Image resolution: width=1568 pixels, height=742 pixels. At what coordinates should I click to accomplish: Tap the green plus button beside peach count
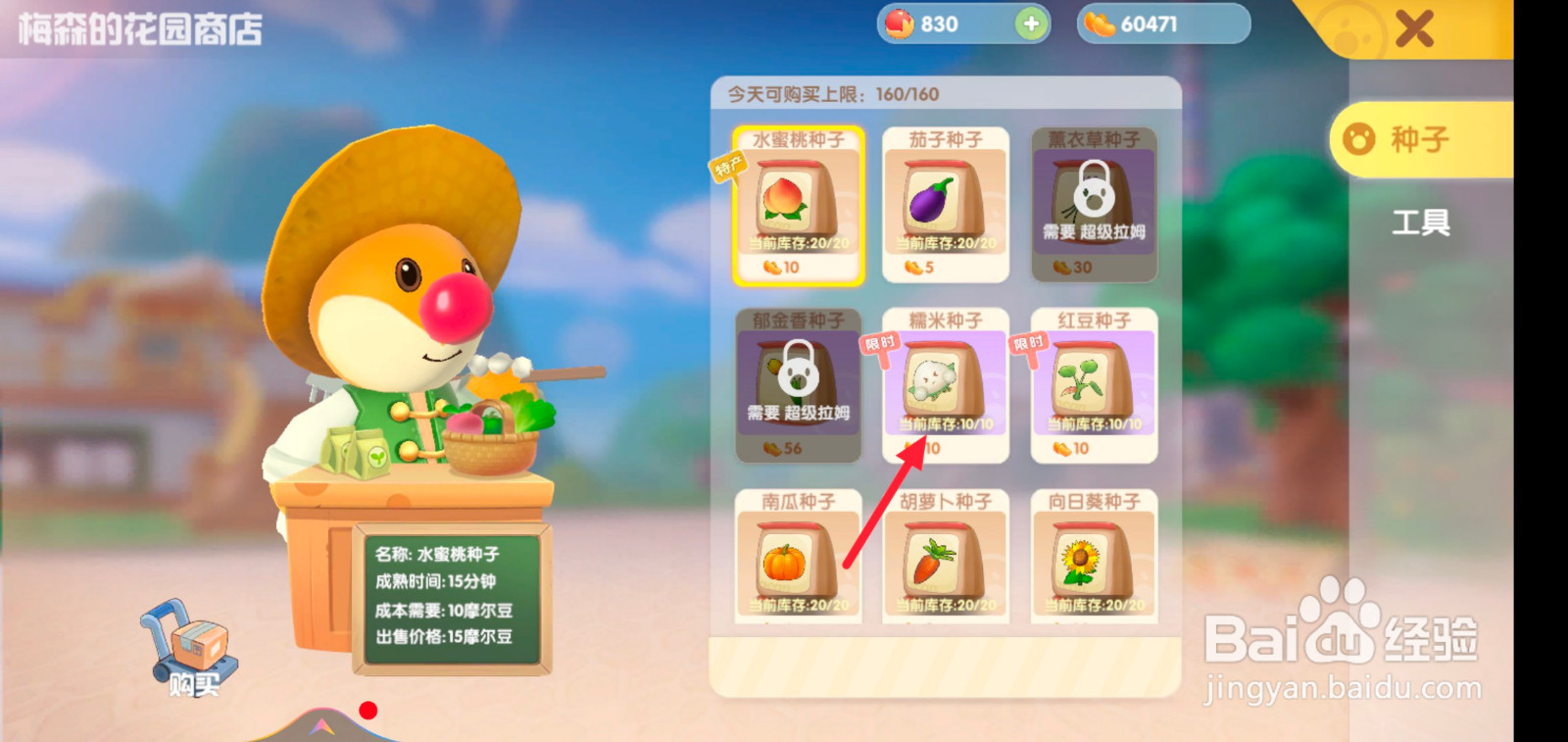[x=1028, y=24]
